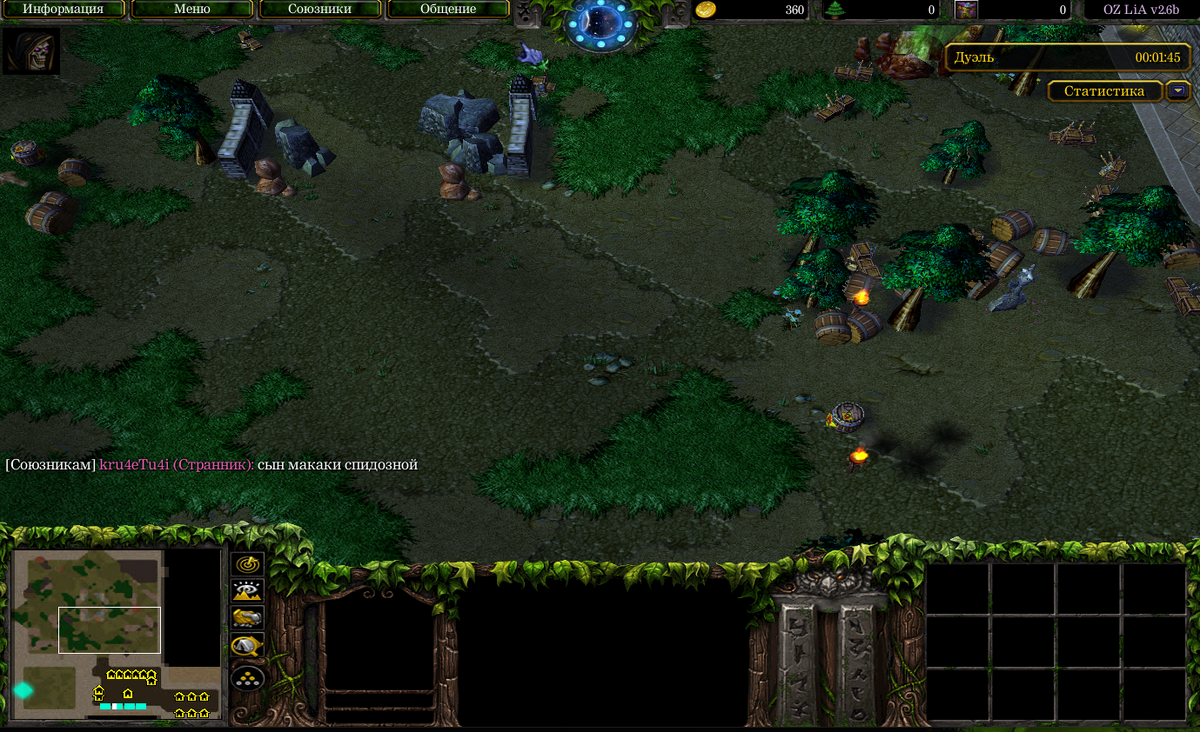Toggle unit formation movement button
Viewport: 1200px width, 732px height.
tap(248, 678)
